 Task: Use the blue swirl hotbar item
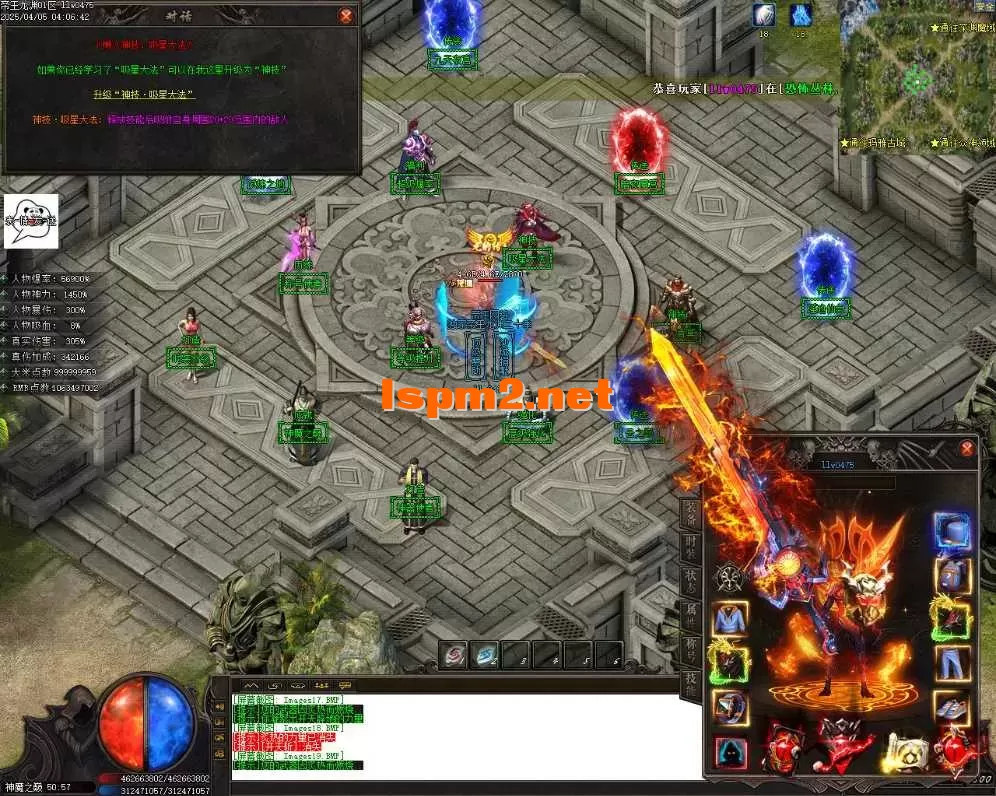pyautogui.click(x=485, y=655)
